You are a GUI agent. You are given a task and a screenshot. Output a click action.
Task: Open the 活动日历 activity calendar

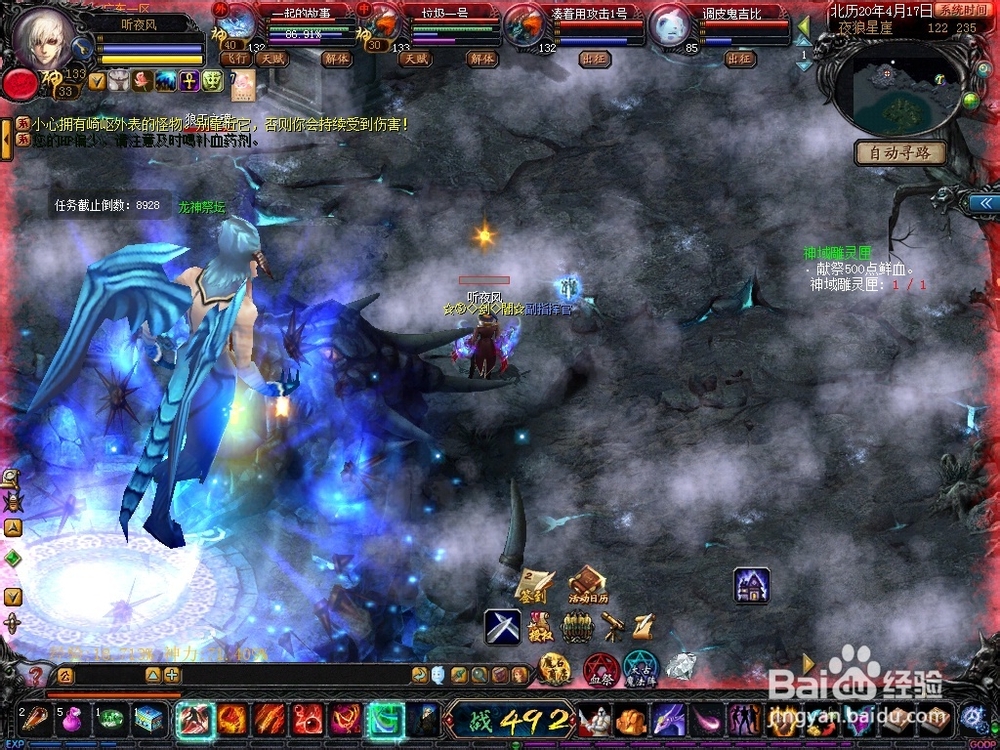[588, 586]
